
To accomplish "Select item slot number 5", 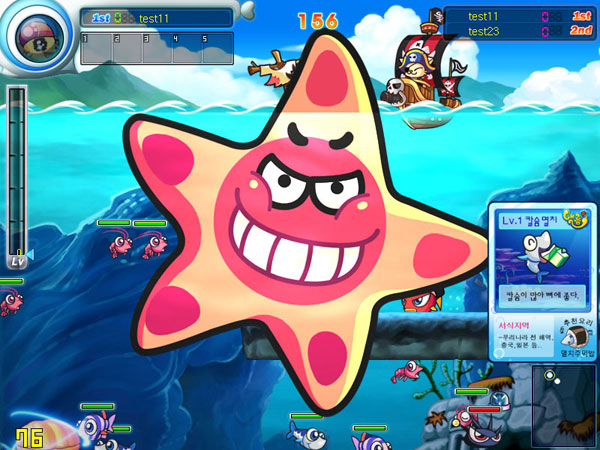I will [217, 47].
